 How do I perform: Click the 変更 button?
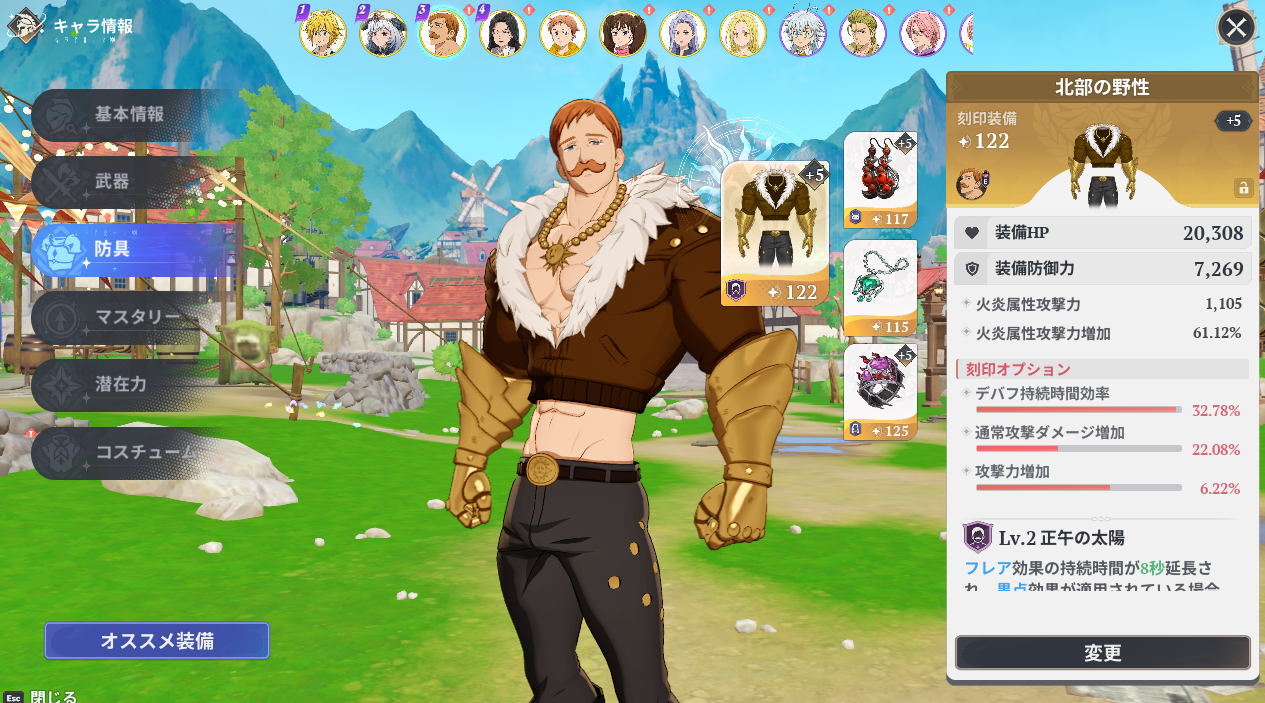[x=1102, y=653]
